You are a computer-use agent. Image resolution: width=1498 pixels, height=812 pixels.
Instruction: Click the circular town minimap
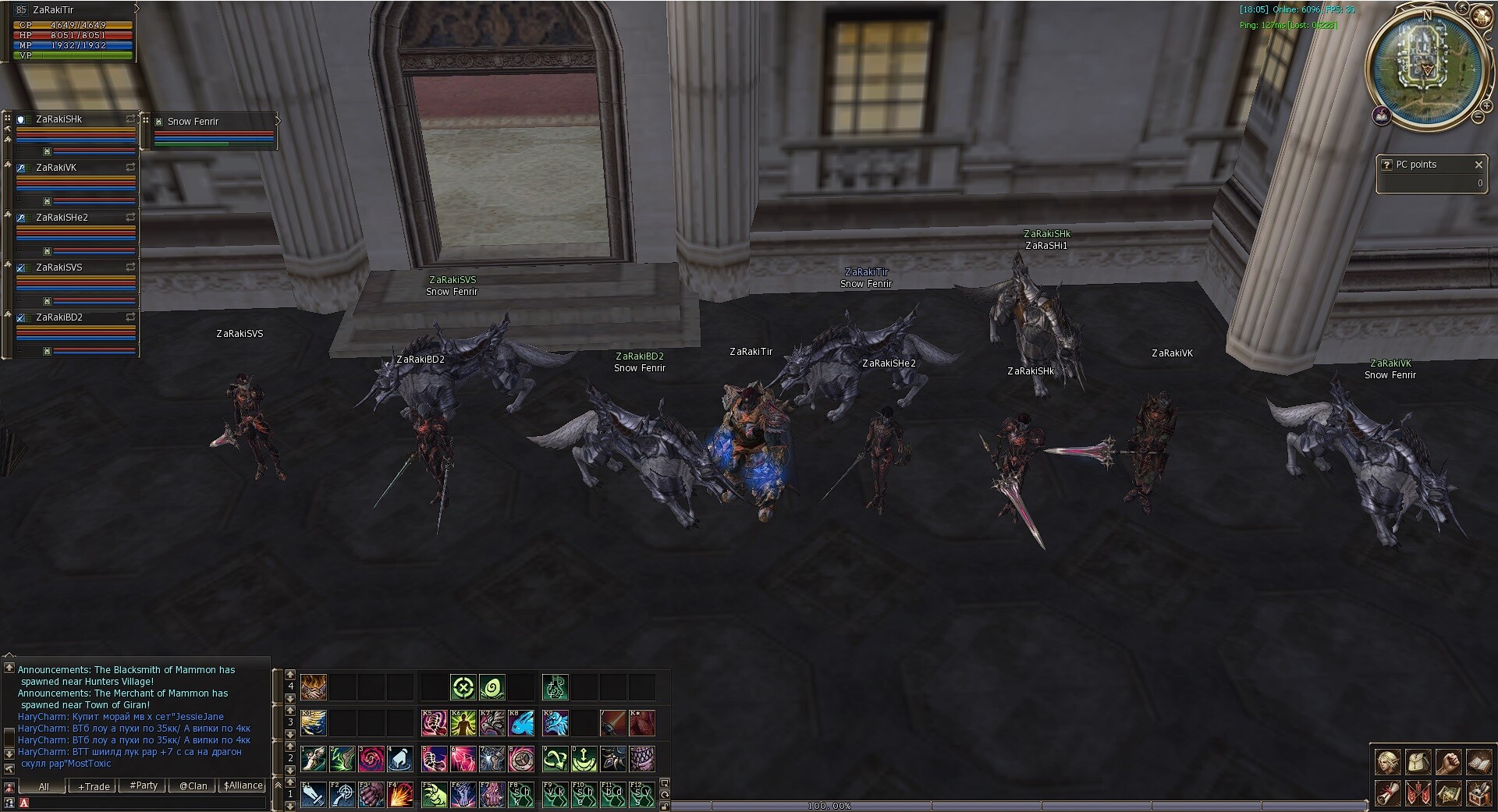(1427, 68)
